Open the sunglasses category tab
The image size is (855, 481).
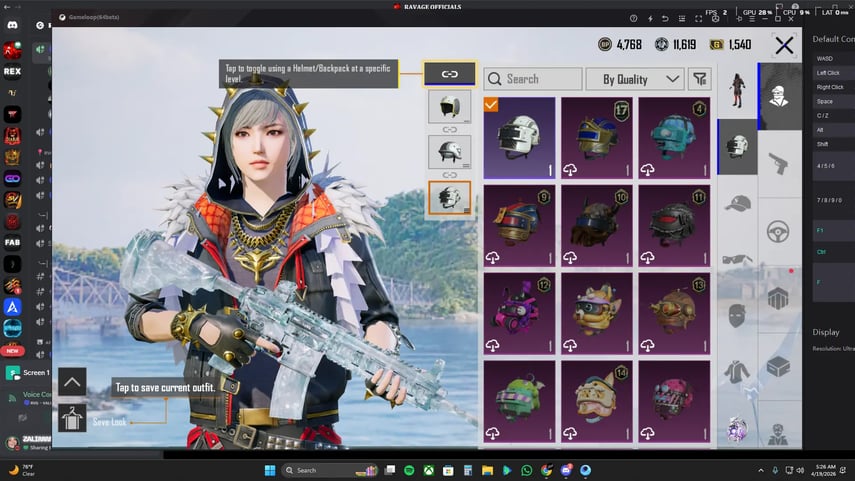pyautogui.click(x=737, y=259)
